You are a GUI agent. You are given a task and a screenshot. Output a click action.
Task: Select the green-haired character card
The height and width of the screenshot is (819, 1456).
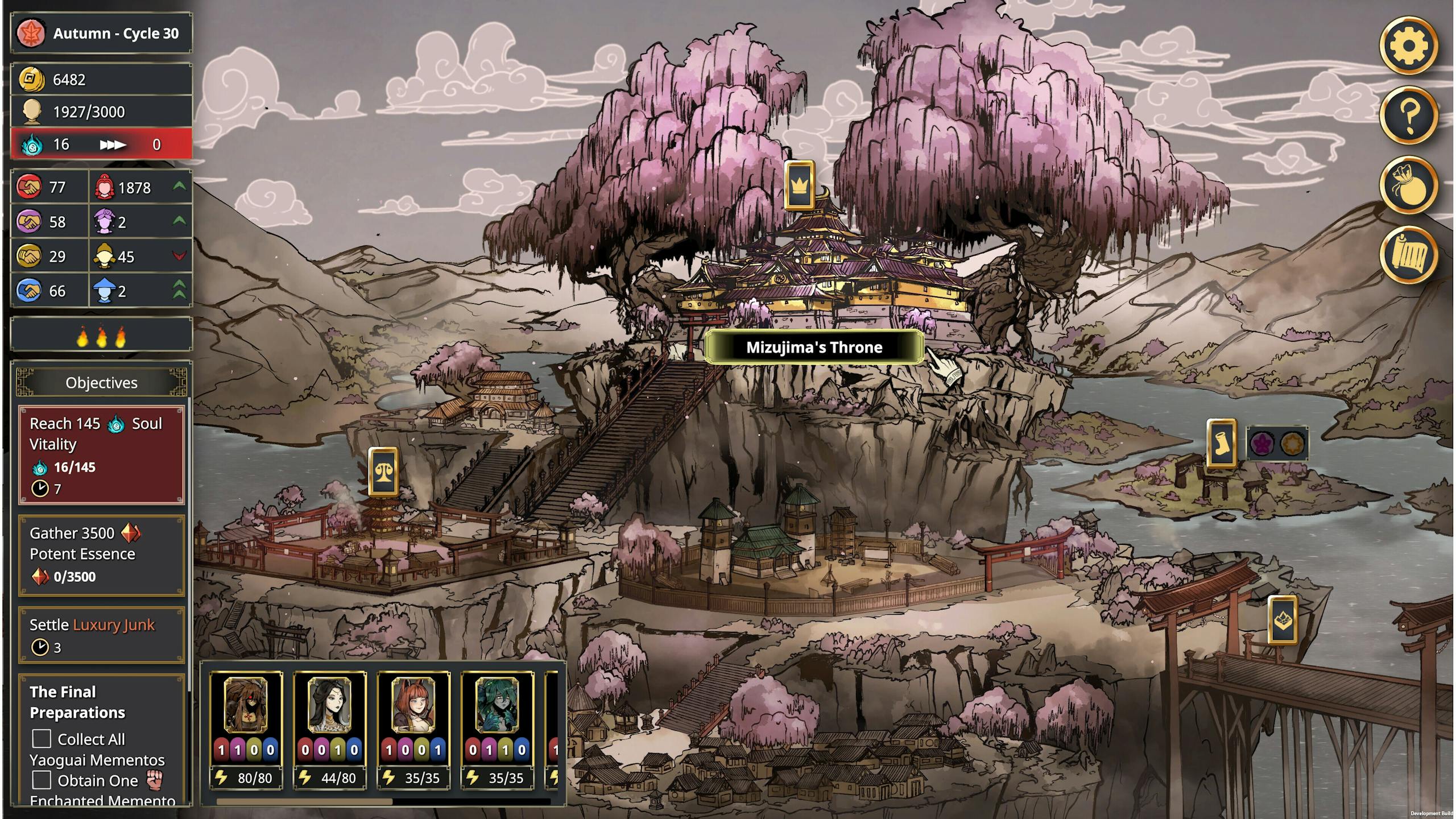pyautogui.click(x=497, y=729)
